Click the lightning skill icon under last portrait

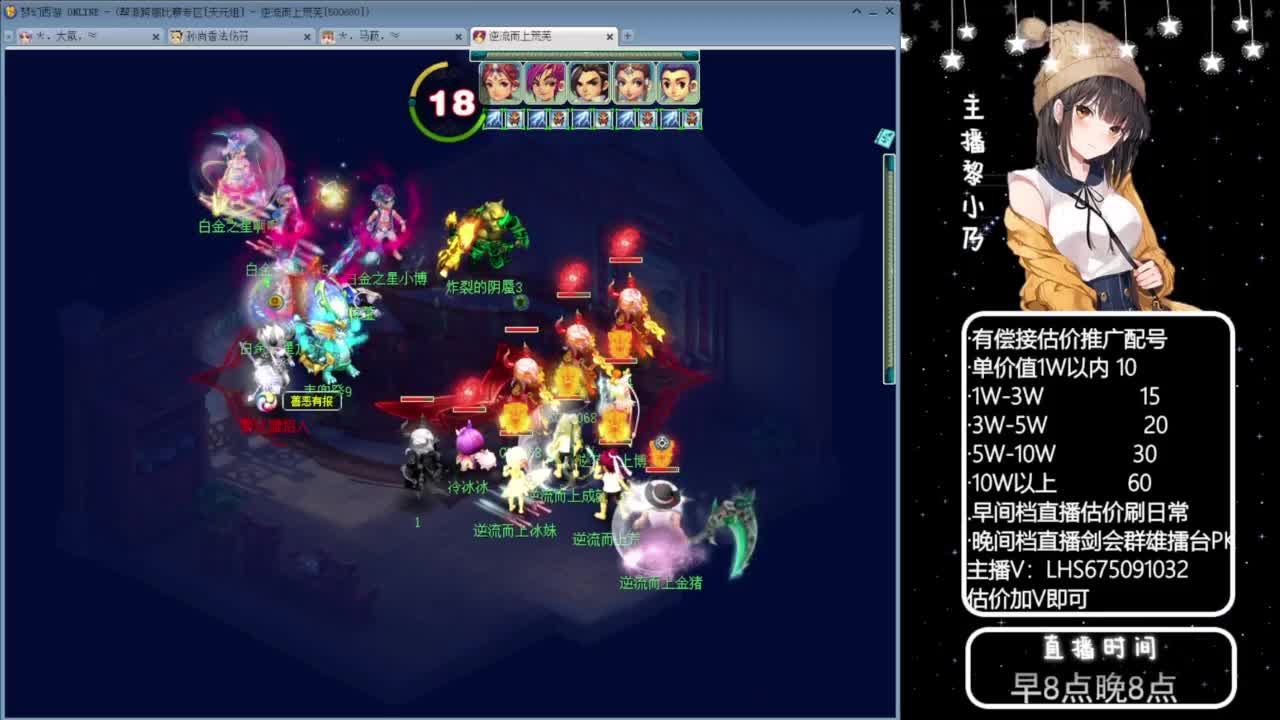[668, 120]
